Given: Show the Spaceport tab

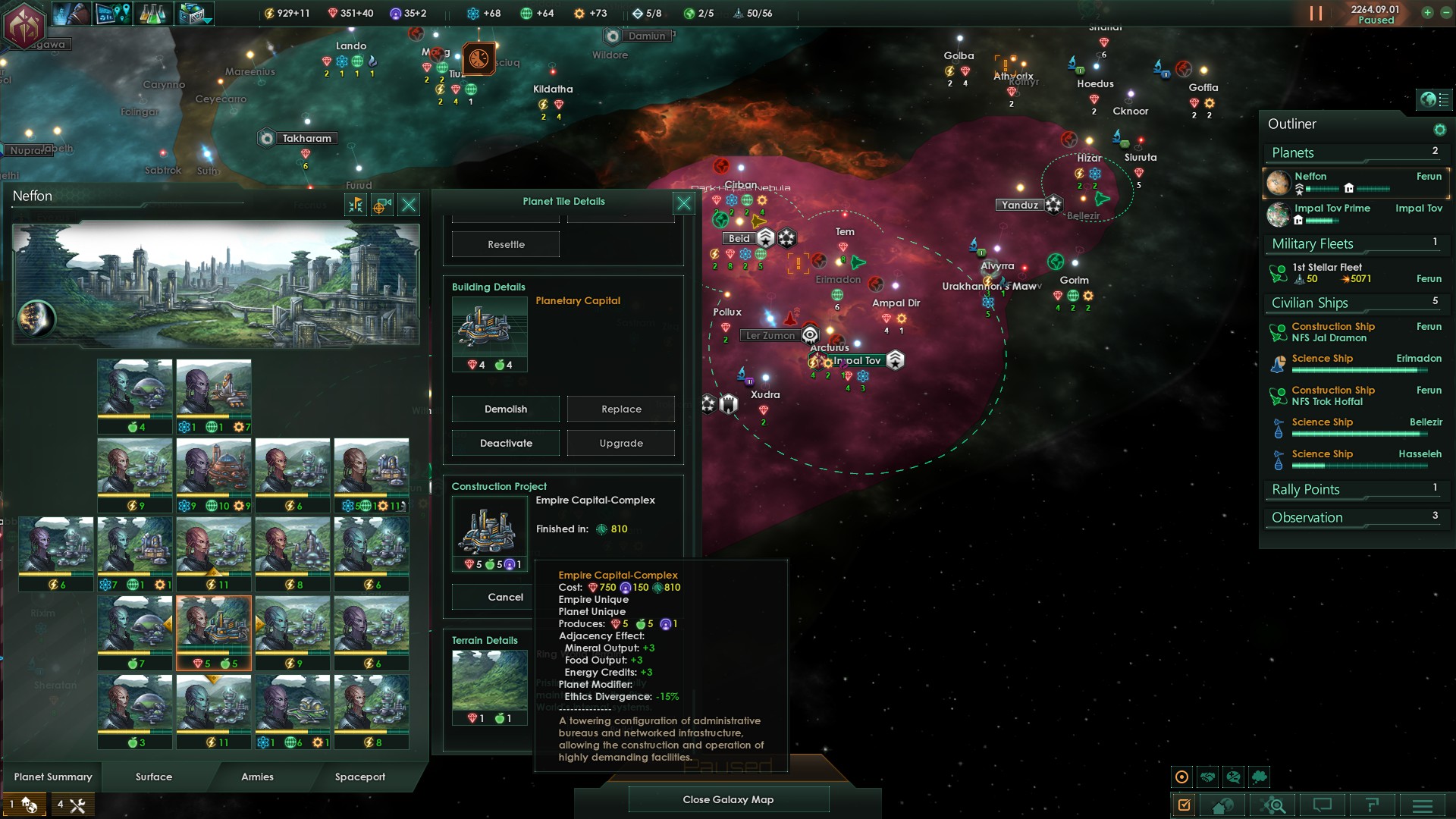Looking at the screenshot, I should (x=360, y=777).
